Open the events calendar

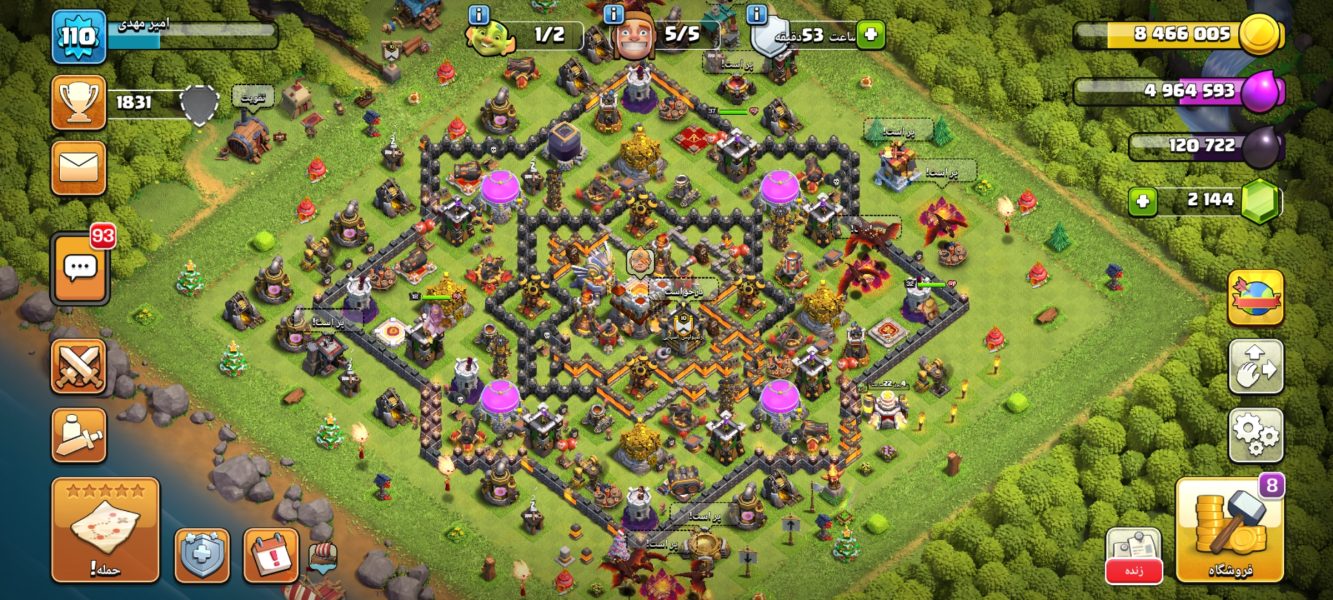click(x=270, y=555)
